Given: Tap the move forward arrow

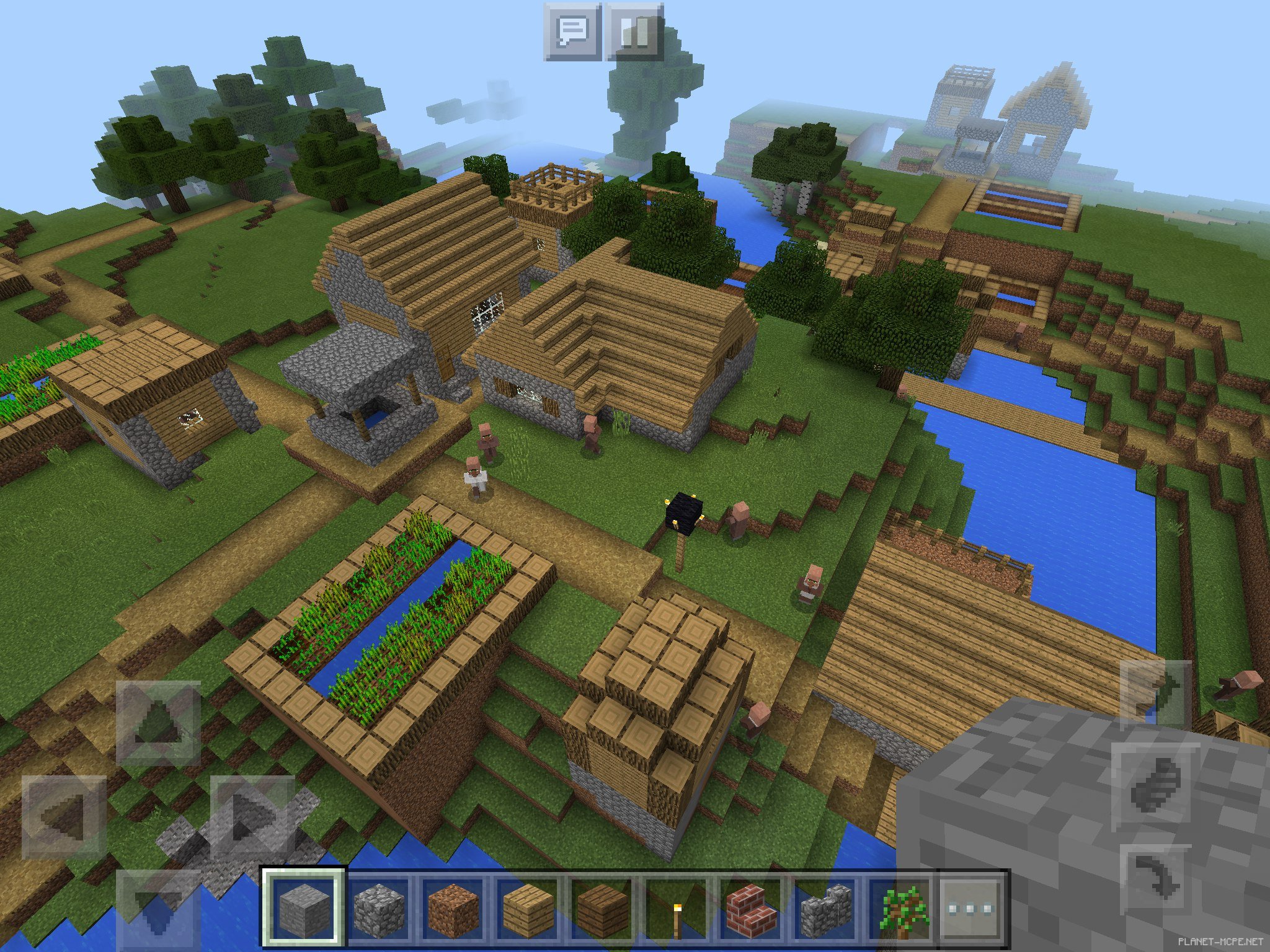Looking at the screenshot, I should (x=158, y=723).
